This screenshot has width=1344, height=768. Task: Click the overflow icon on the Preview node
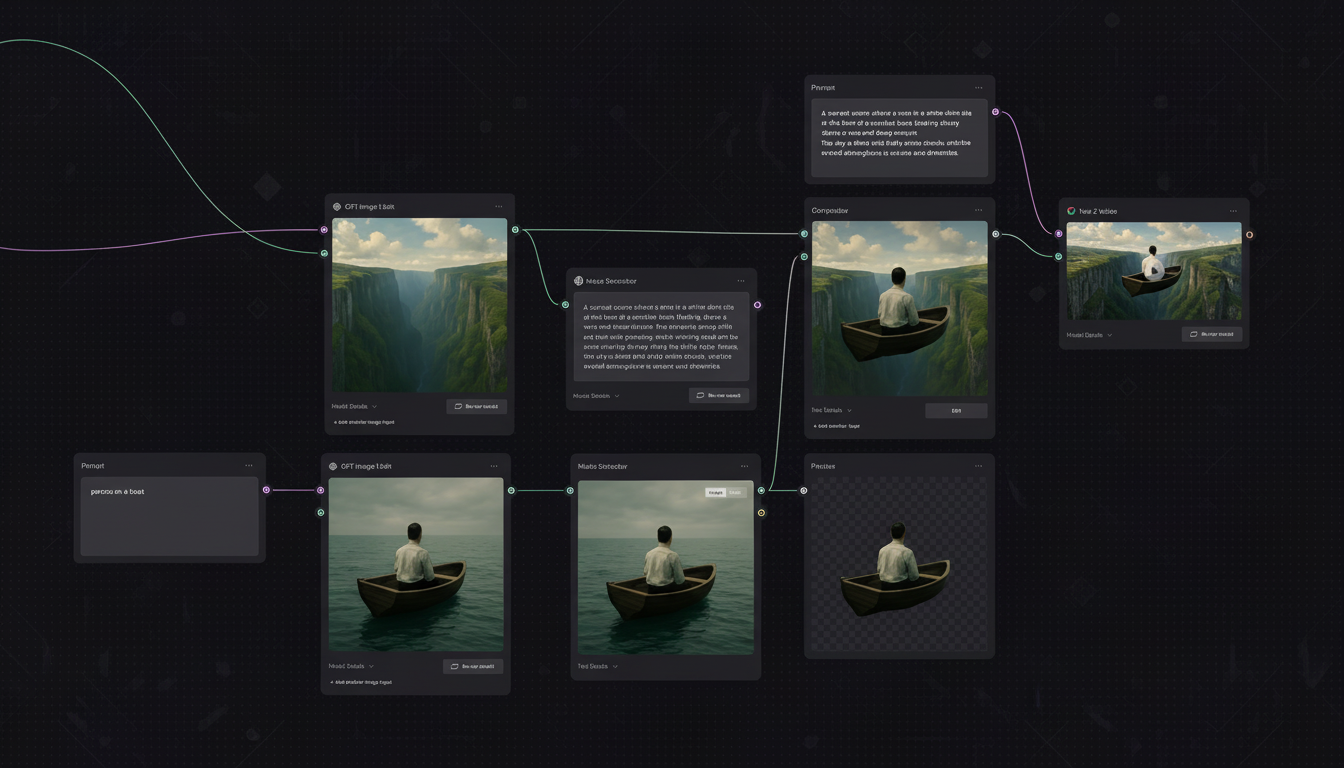pyautogui.click(x=978, y=465)
